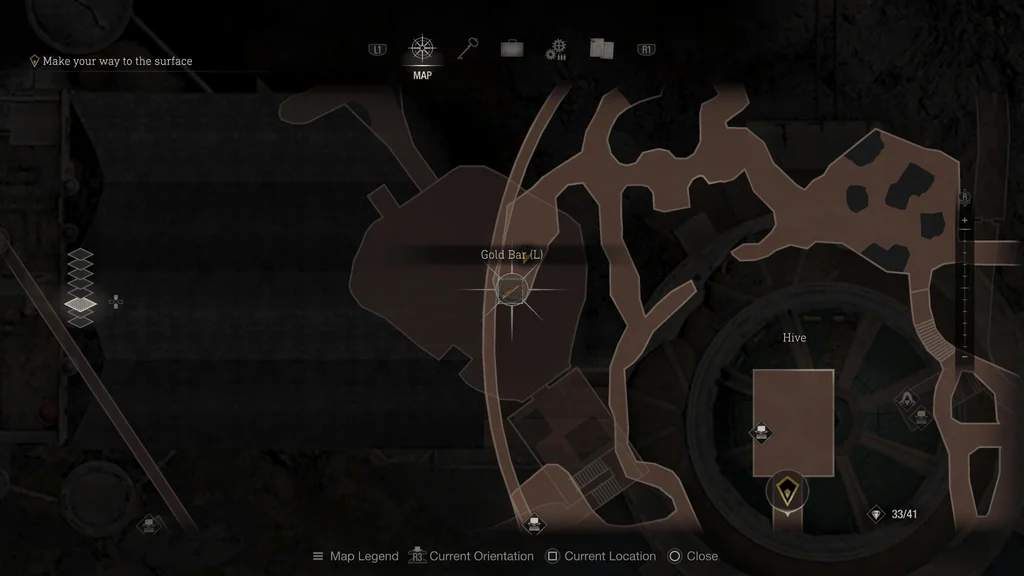Click the typewriter marker below the merchant
Screen dimensions: 1024x576
click(921, 416)
